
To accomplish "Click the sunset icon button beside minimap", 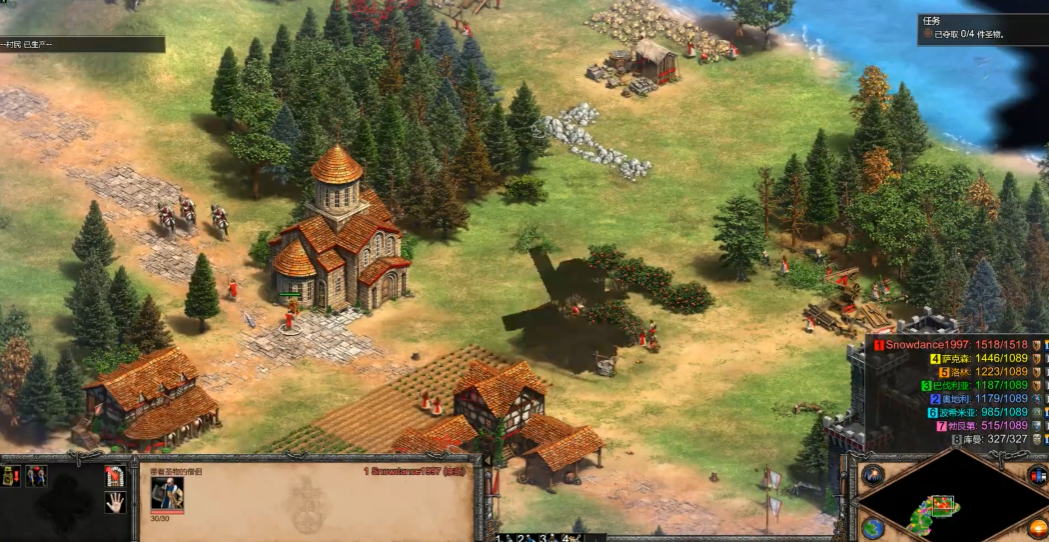I will 1036,527.
